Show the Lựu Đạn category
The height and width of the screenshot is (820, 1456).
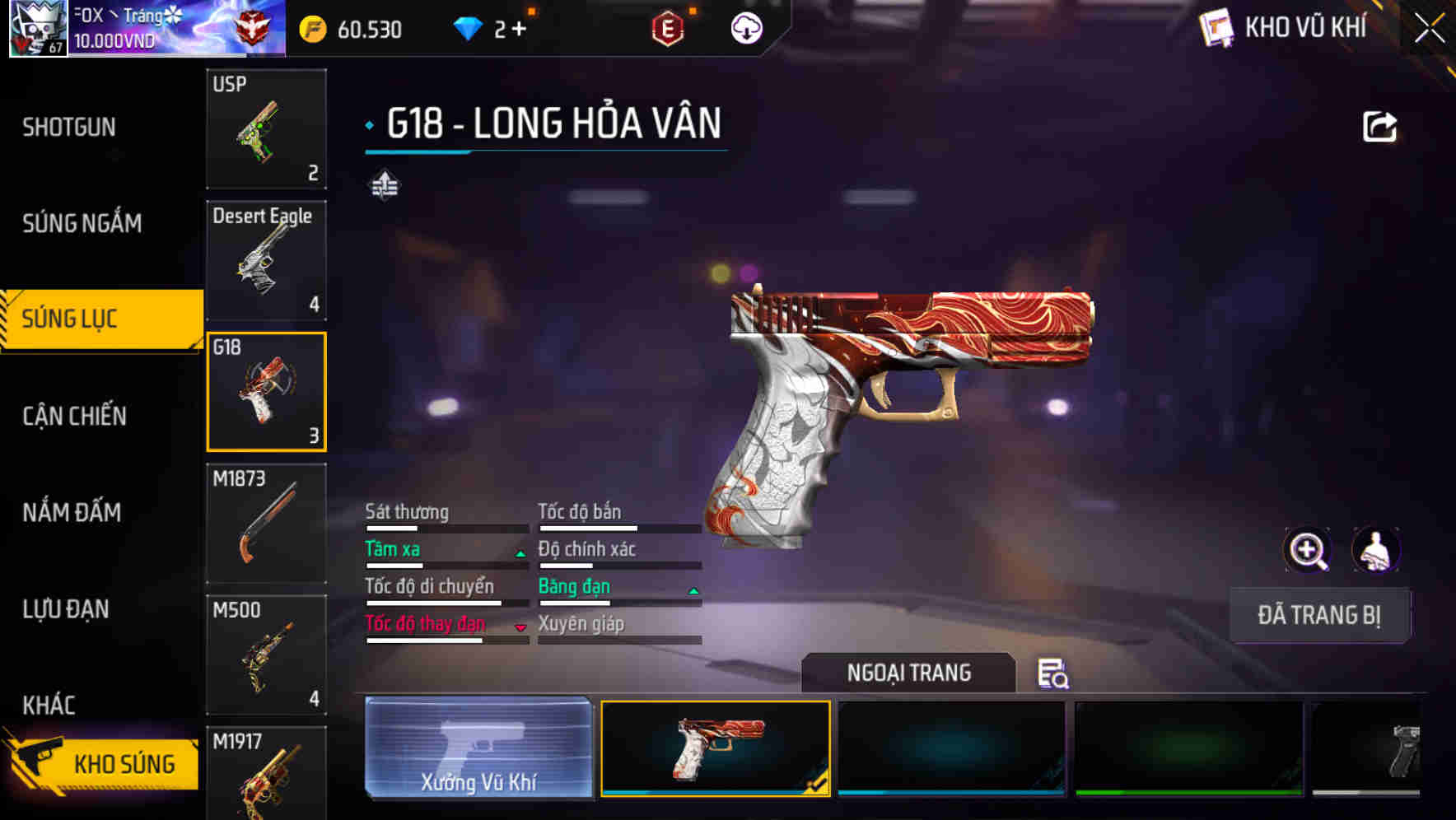click(66, 609)
